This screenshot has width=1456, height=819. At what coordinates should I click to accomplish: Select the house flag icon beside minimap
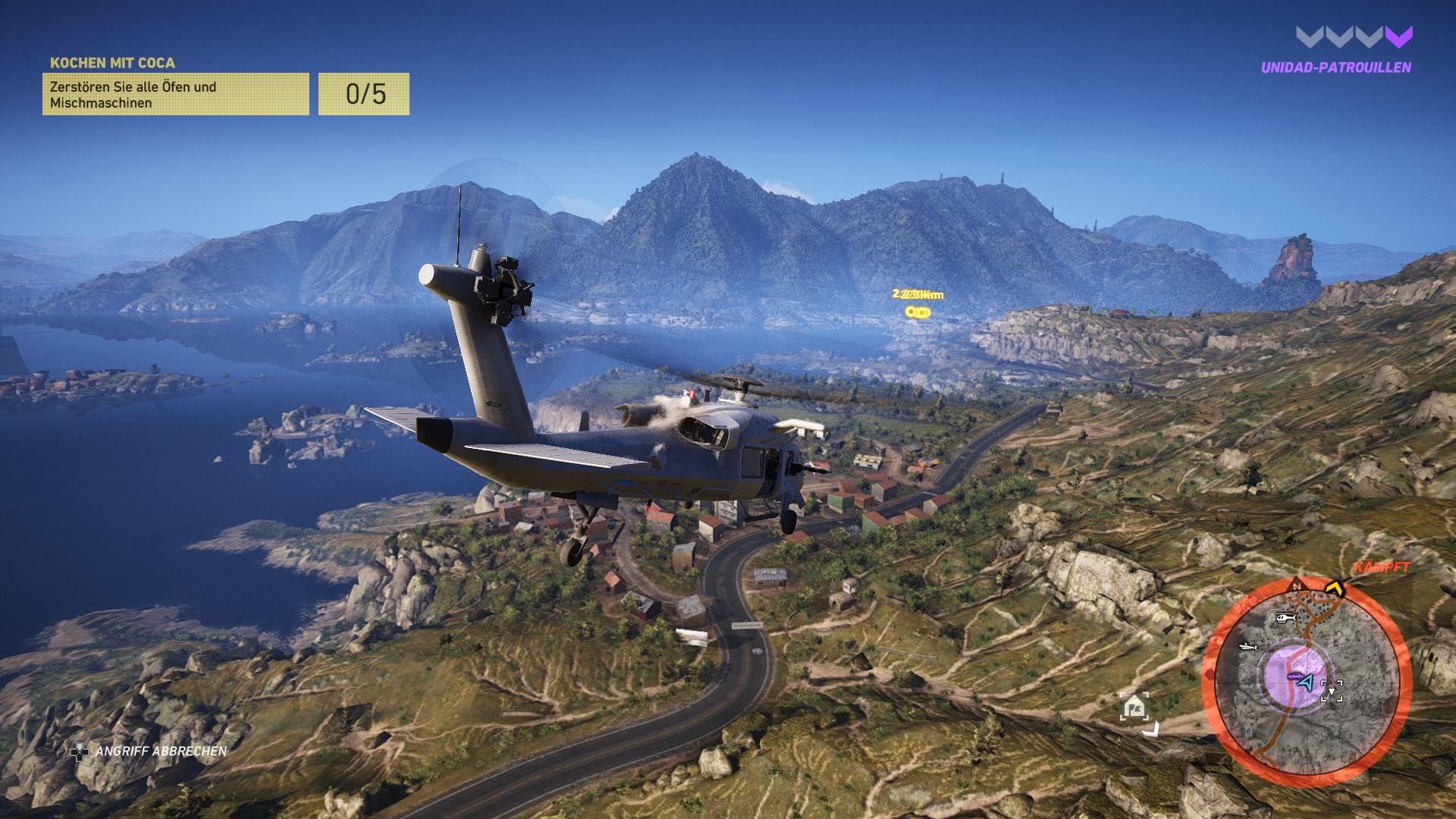tap(1135, 708)
